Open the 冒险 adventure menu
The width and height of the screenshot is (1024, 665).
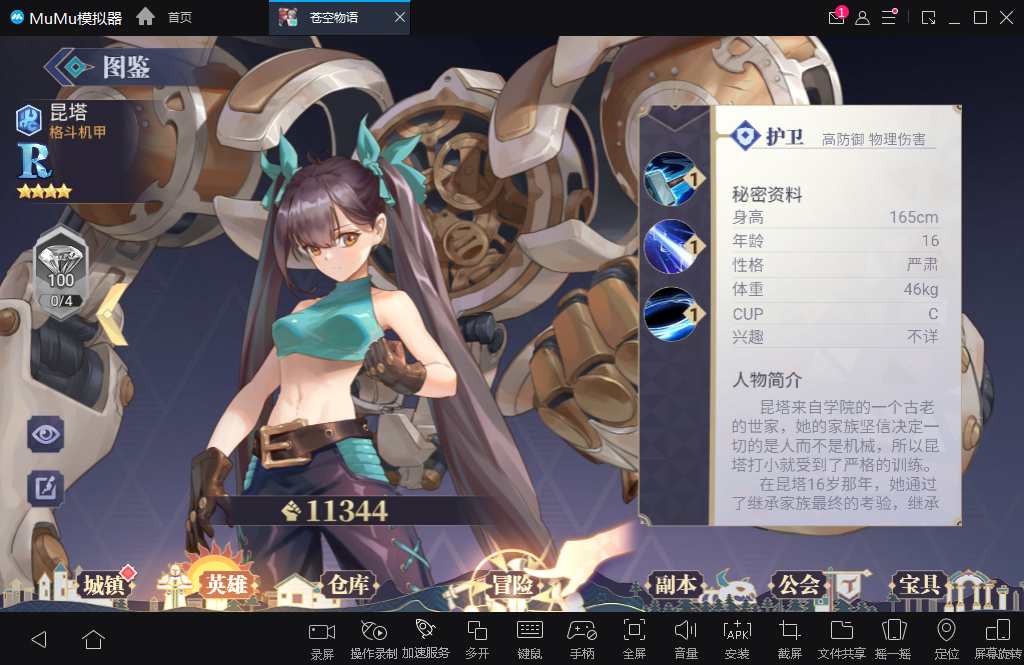coord(512,585)
